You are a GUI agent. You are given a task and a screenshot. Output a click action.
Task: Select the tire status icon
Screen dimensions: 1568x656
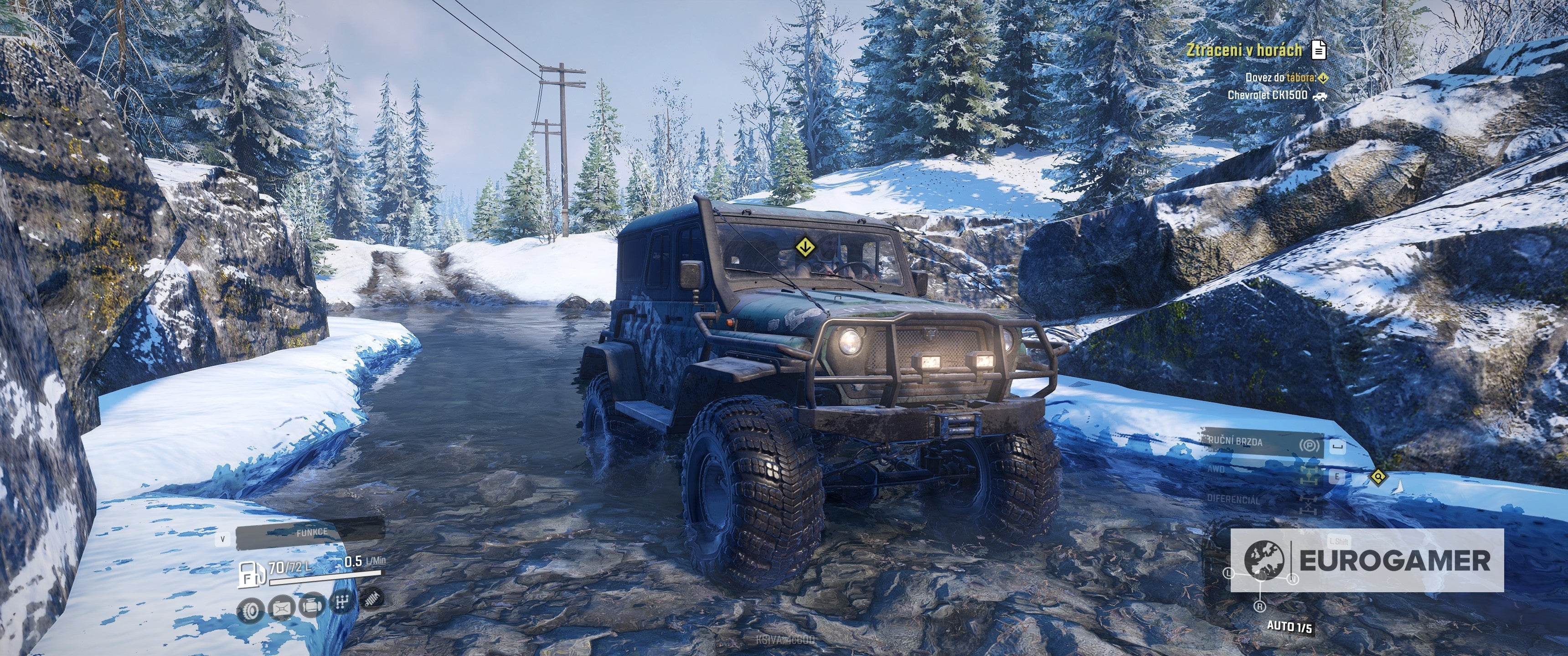251,610
